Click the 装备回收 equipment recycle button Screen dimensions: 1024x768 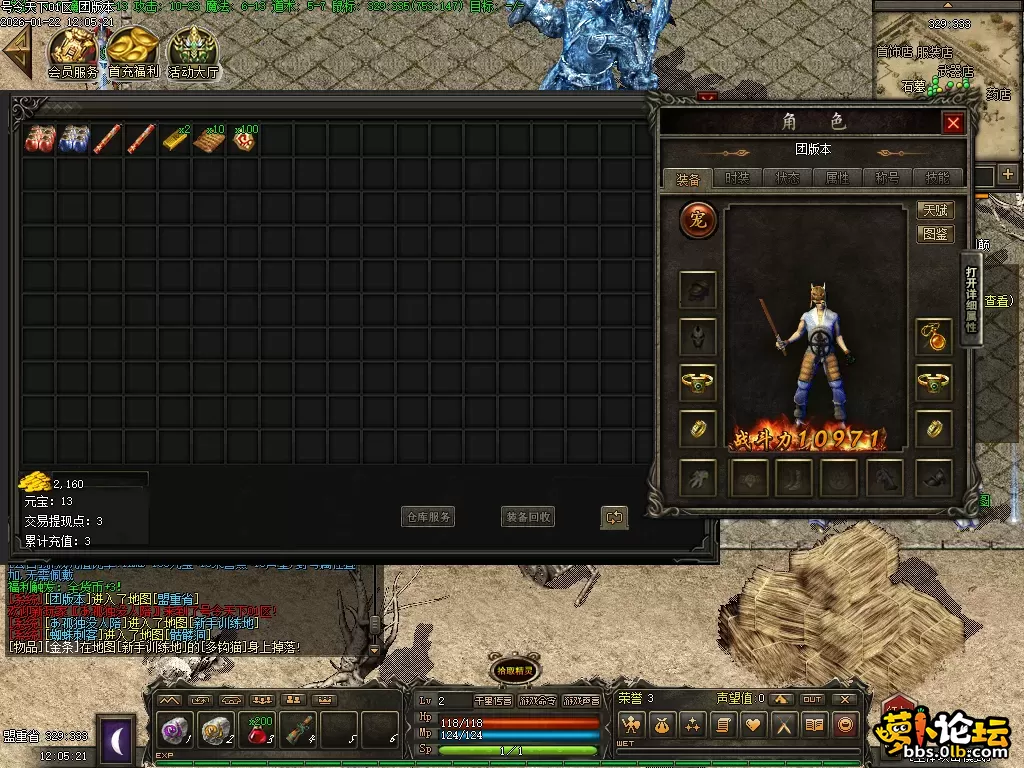527,517
